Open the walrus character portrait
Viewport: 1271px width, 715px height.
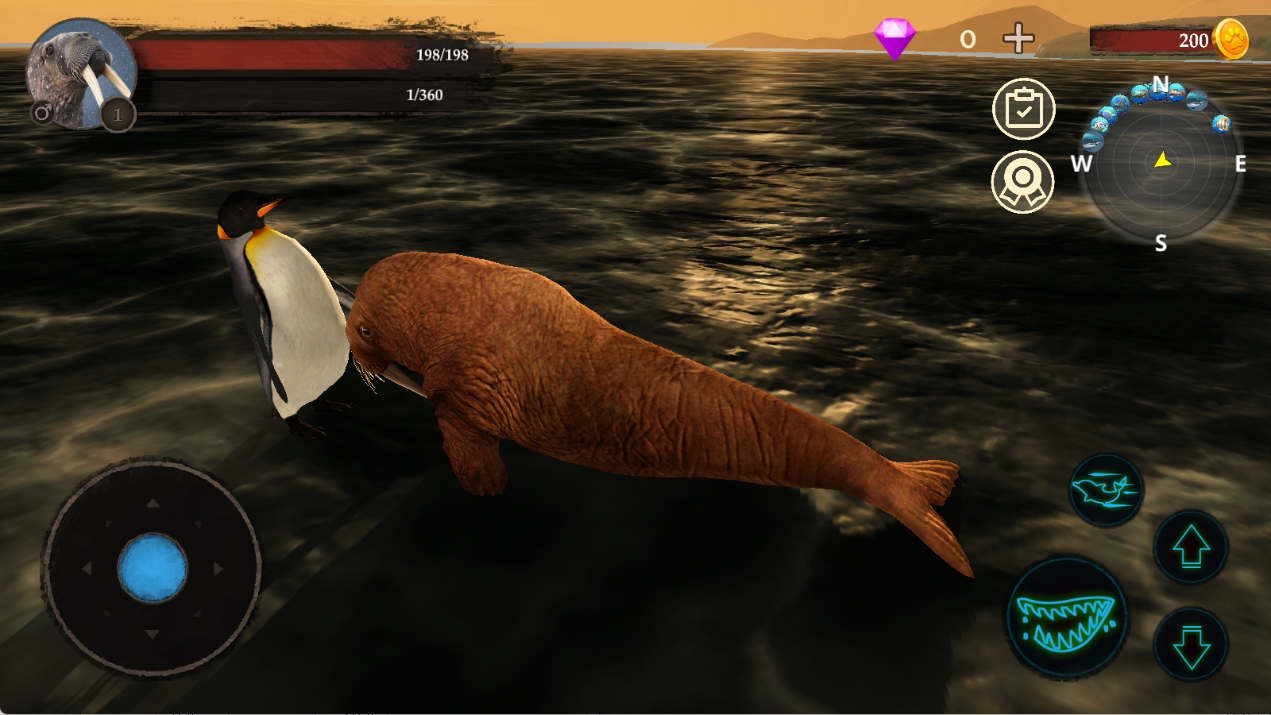[80, 72]
